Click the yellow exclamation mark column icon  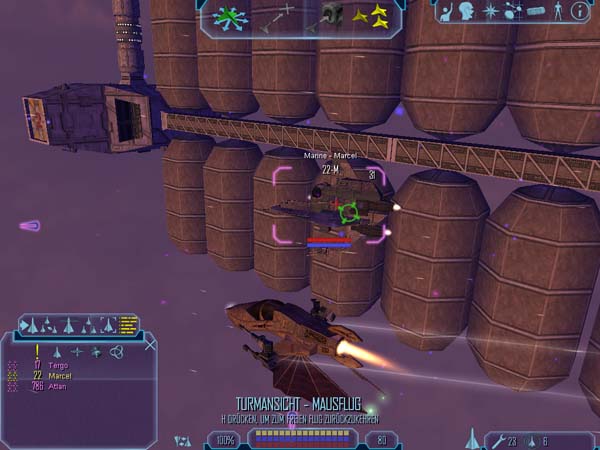pyautogui.click(x=37, y=351)
